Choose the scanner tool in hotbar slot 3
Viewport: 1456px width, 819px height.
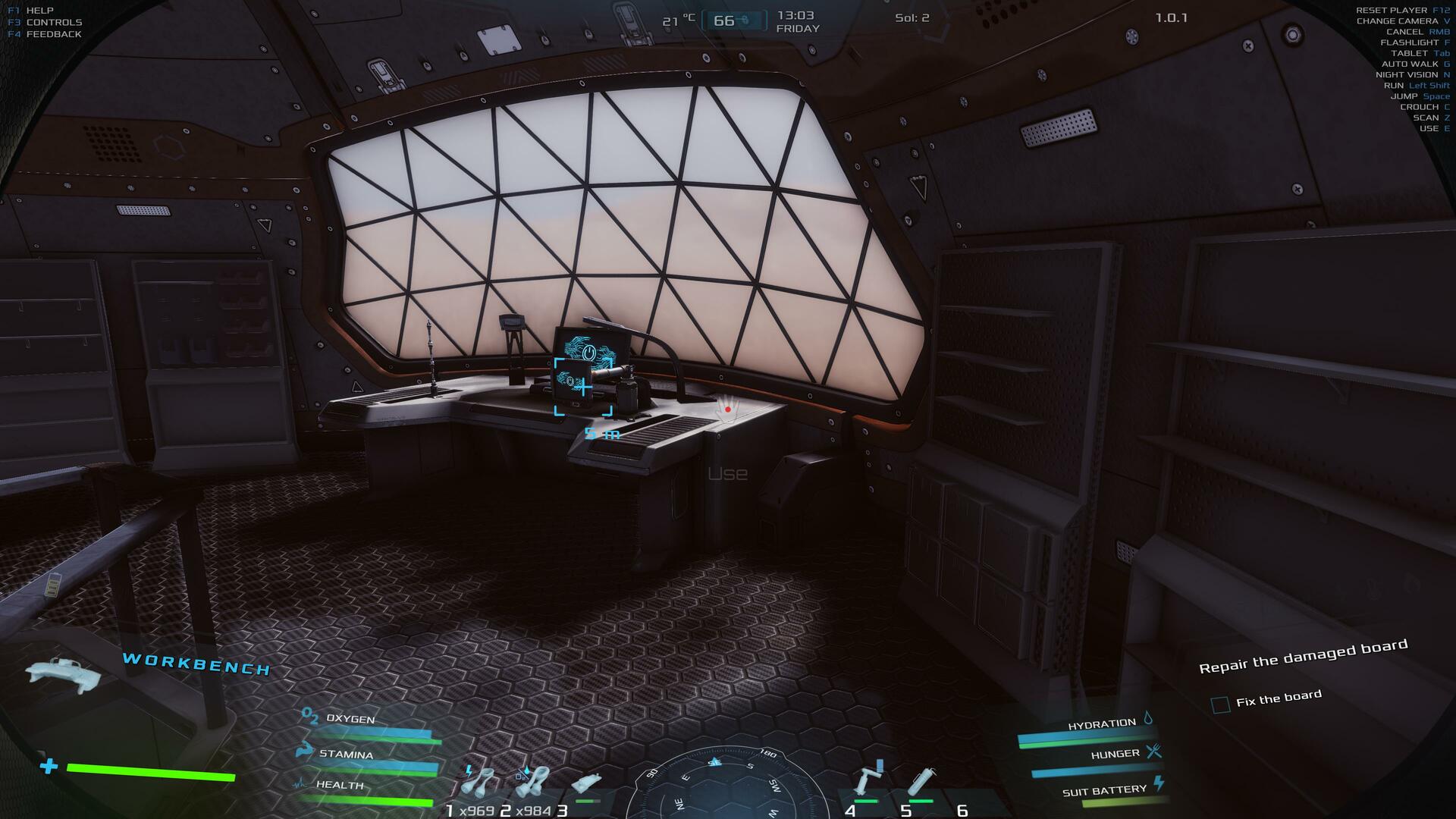pyautogui.click(x=586, y=785)
